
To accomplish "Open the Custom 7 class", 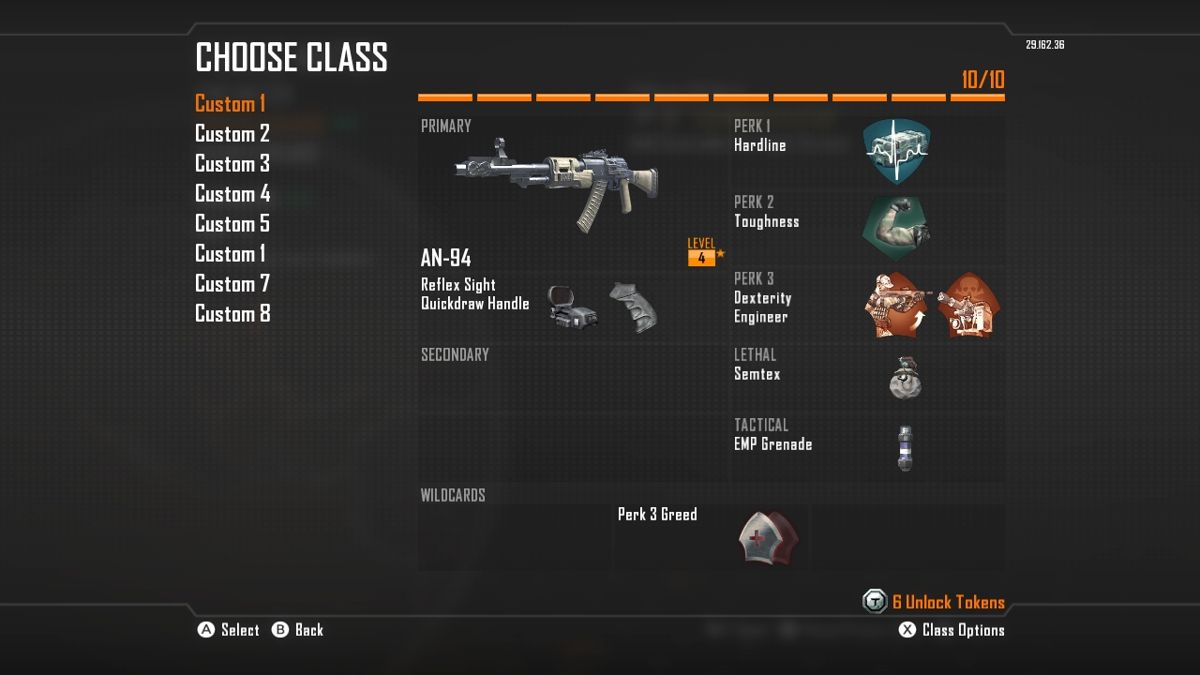I will click(232, 284).
